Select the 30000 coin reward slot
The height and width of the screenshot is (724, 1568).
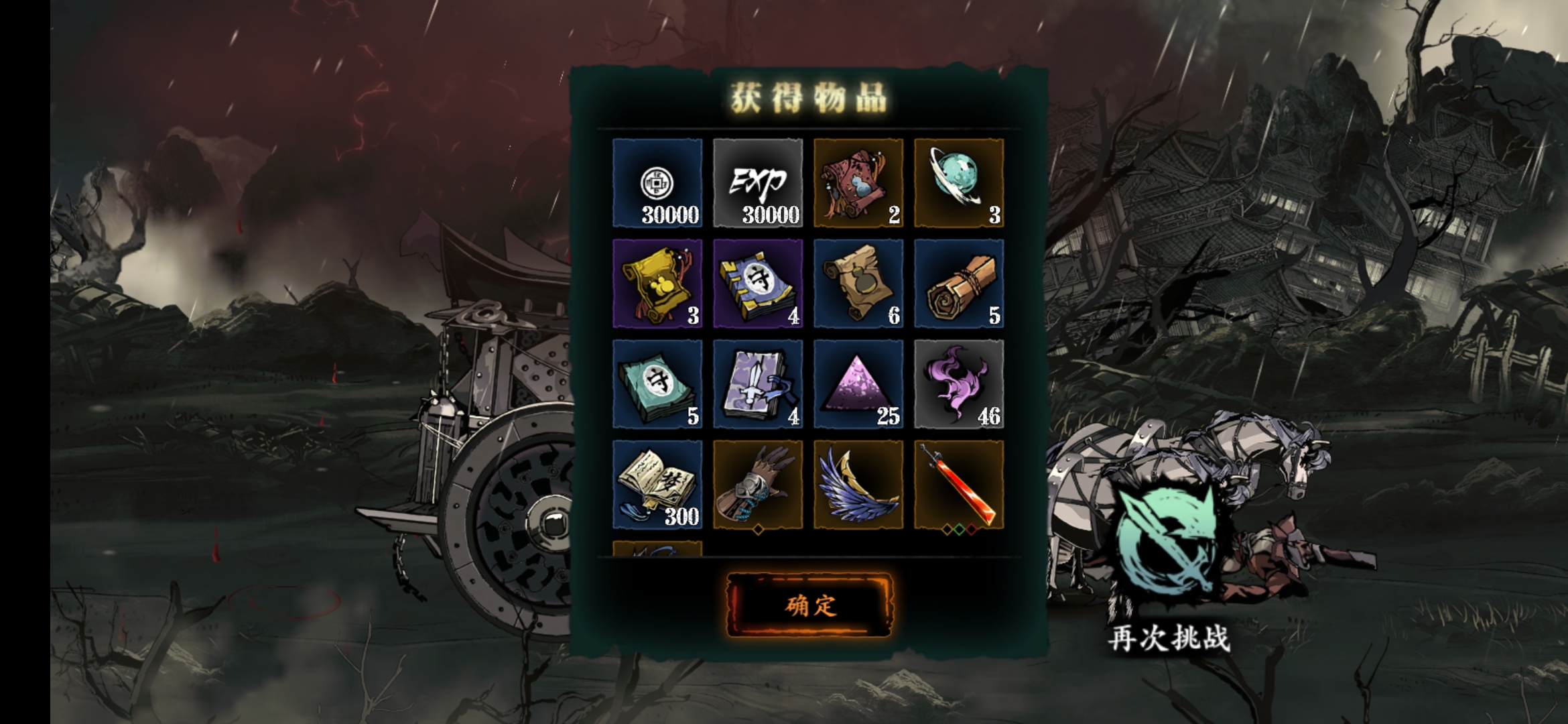(x=657, y=183)
